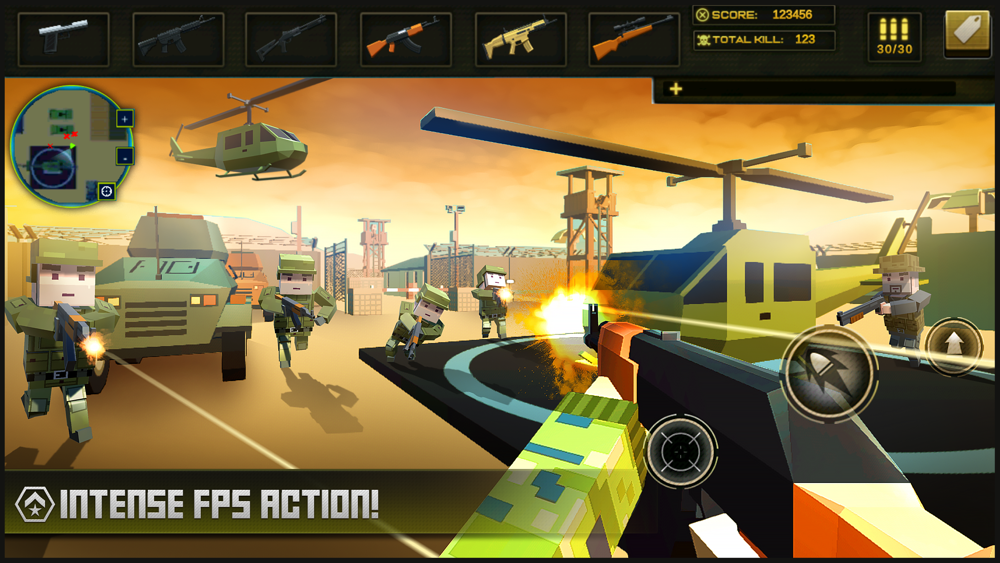Select the silver pistol weapon slot
The image size is (1000, 563).
click(x=63, y=37)
